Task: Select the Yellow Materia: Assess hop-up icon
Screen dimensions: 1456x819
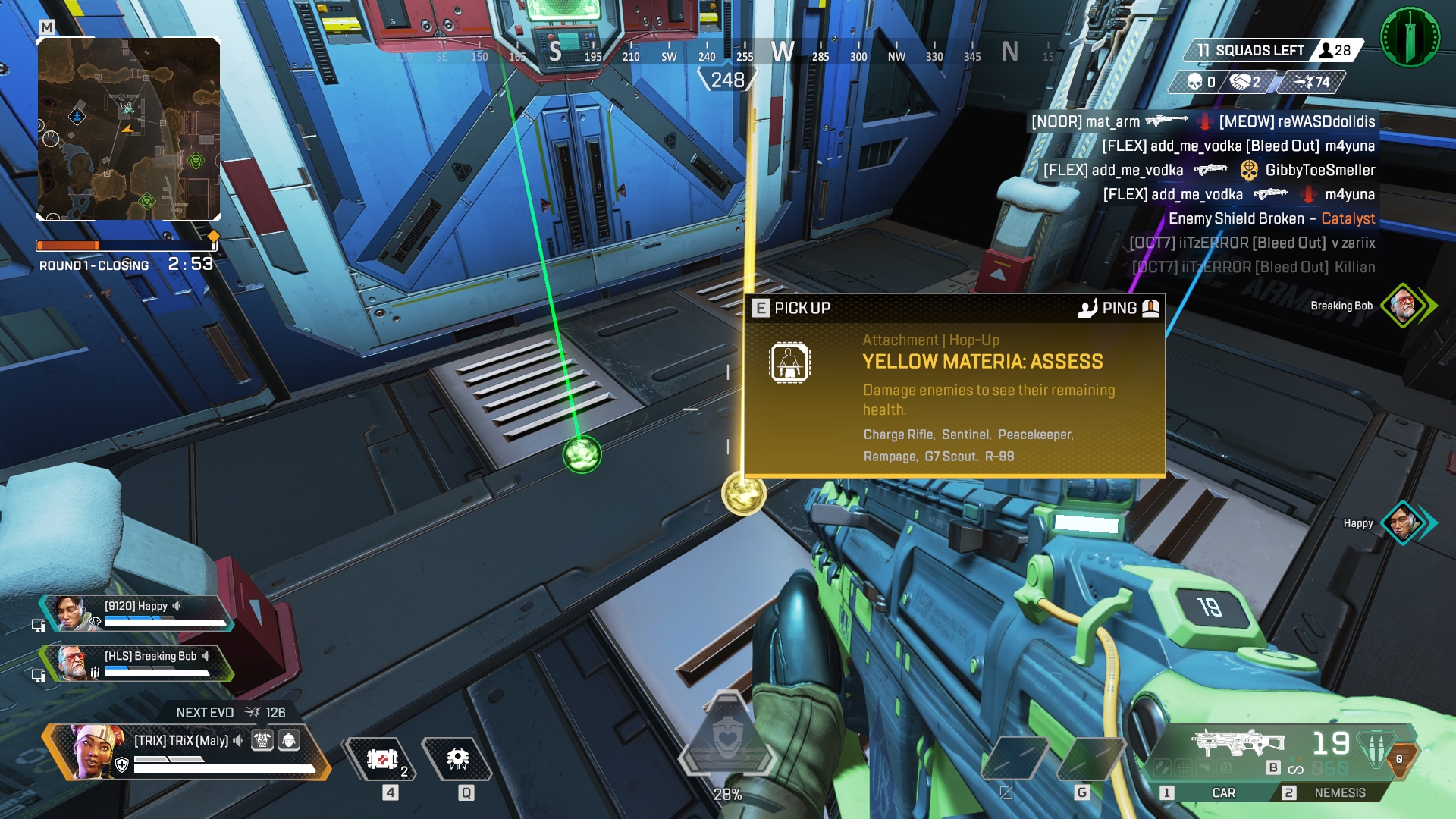Action: (x=789, y=362)
